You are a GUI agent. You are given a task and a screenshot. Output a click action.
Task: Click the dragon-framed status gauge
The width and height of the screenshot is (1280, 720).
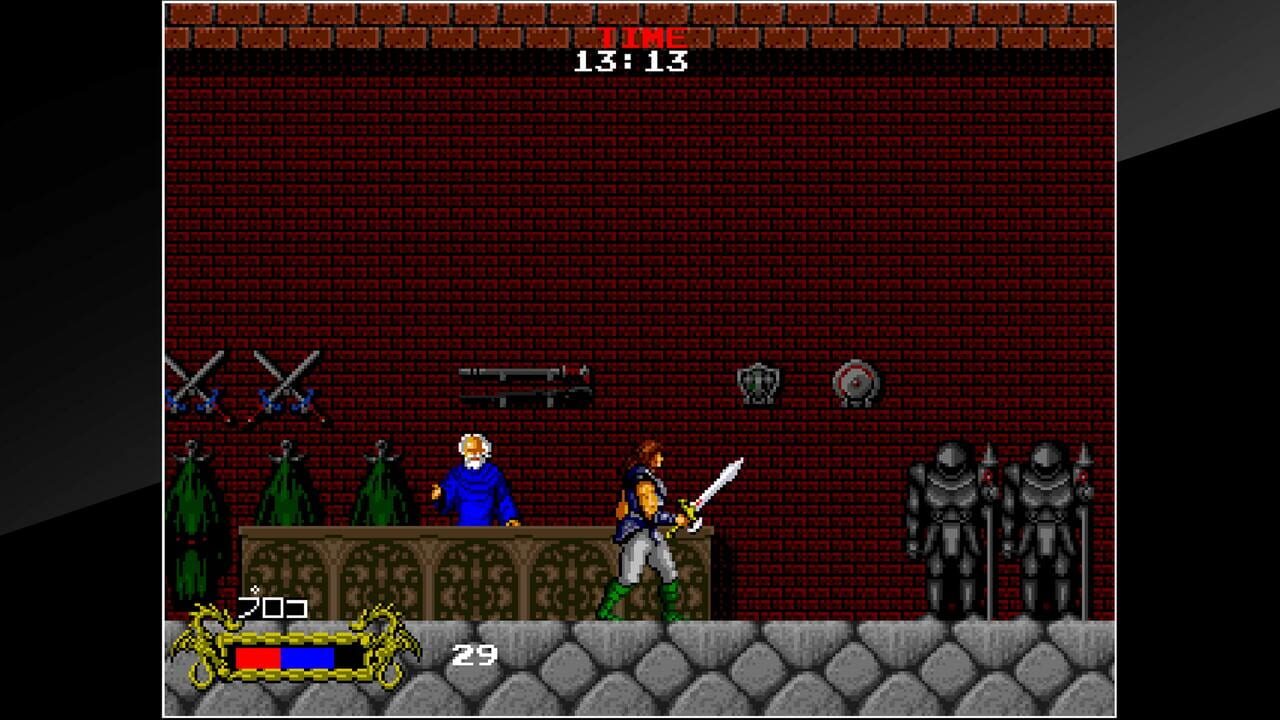click(x=295, y=650)
